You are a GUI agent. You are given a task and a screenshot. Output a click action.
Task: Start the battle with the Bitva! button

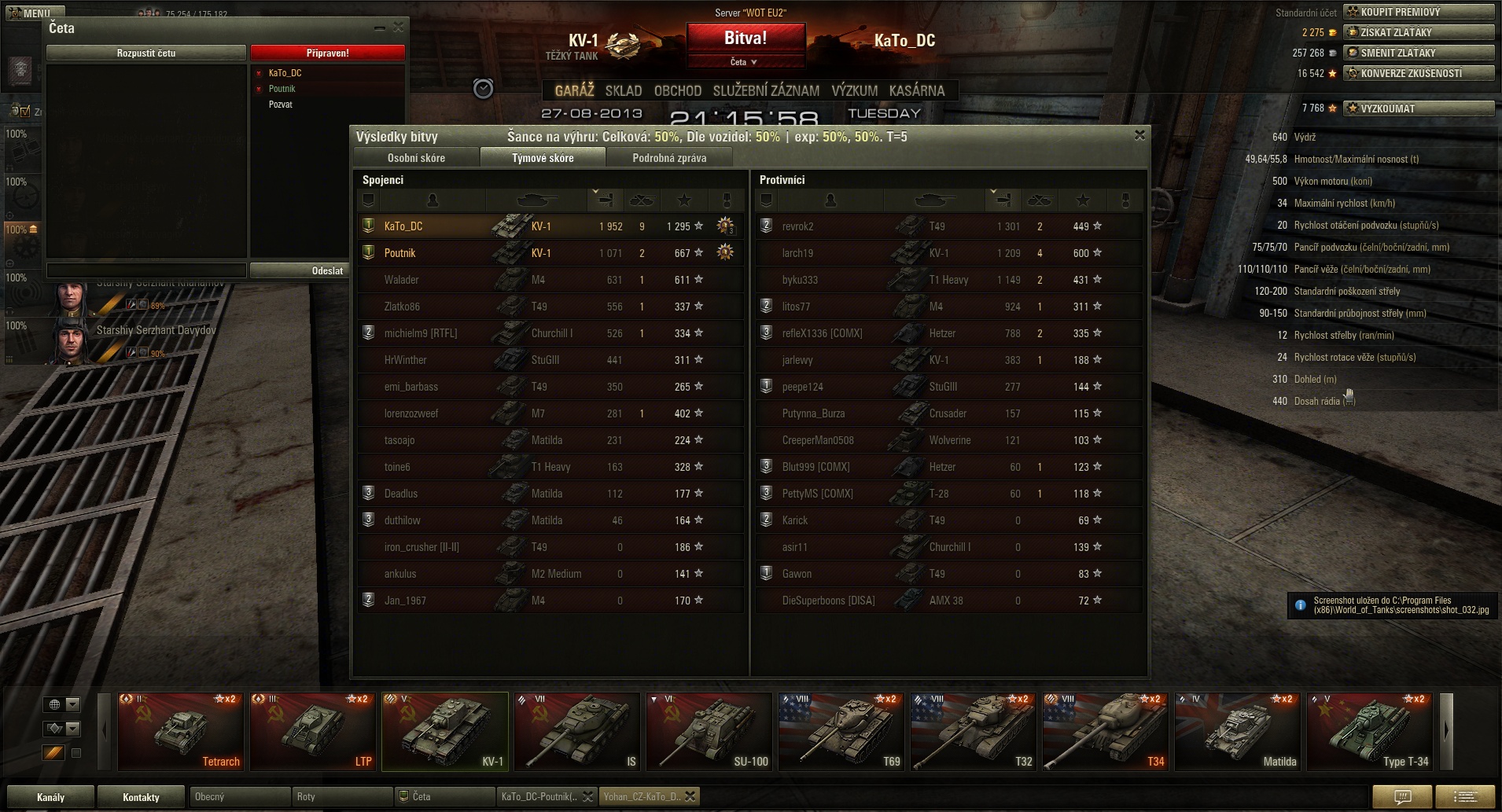pos(745,38)
